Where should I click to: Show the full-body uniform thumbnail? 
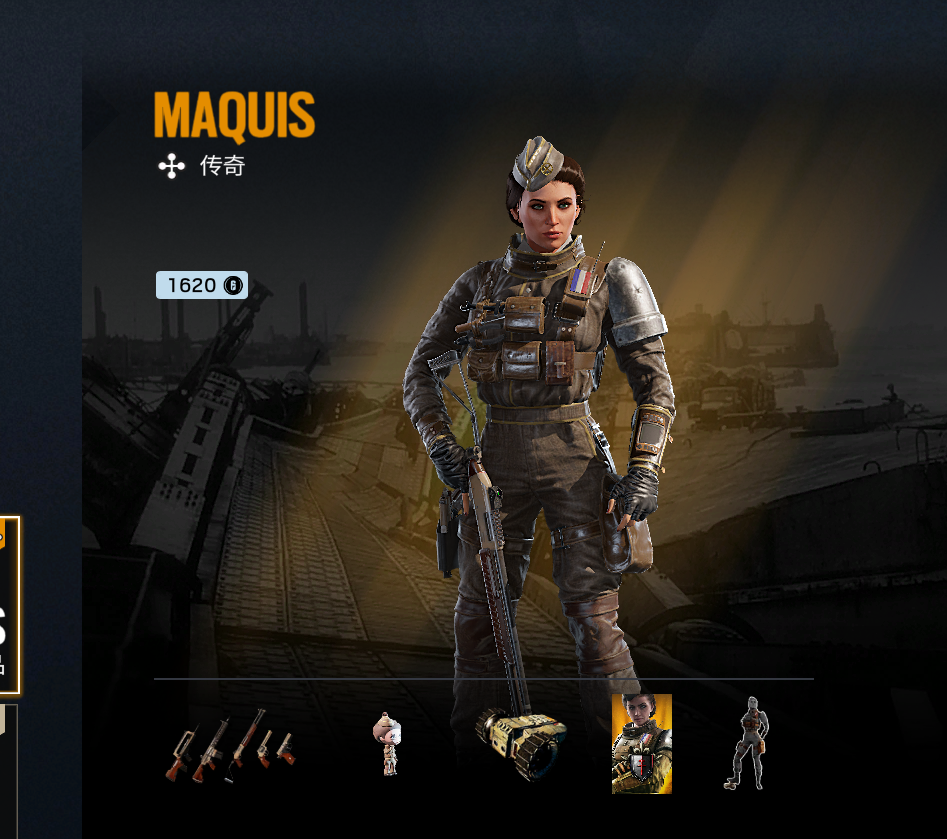[x=746, y=743]
